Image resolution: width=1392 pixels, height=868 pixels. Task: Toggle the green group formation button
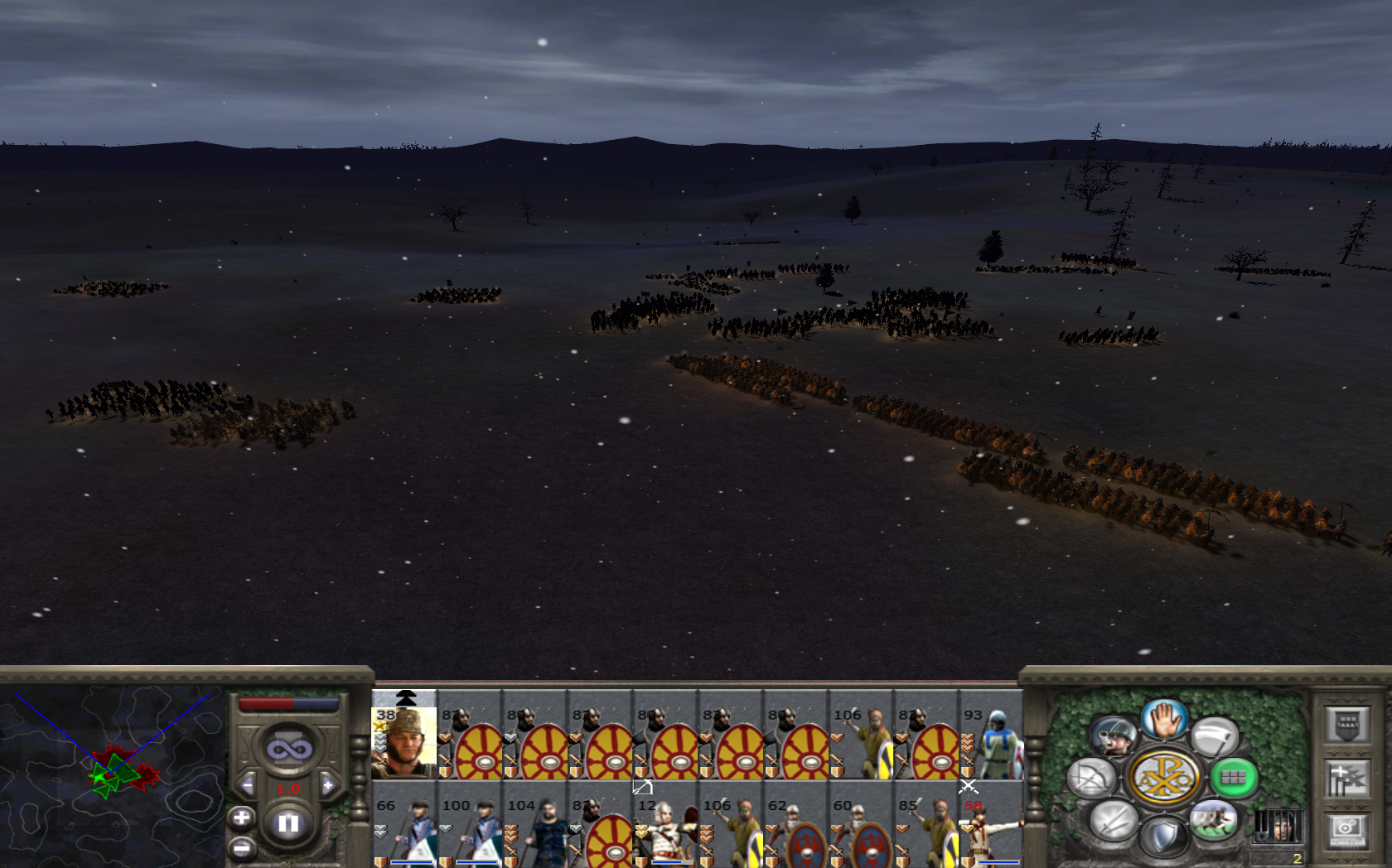point(1233,778)
